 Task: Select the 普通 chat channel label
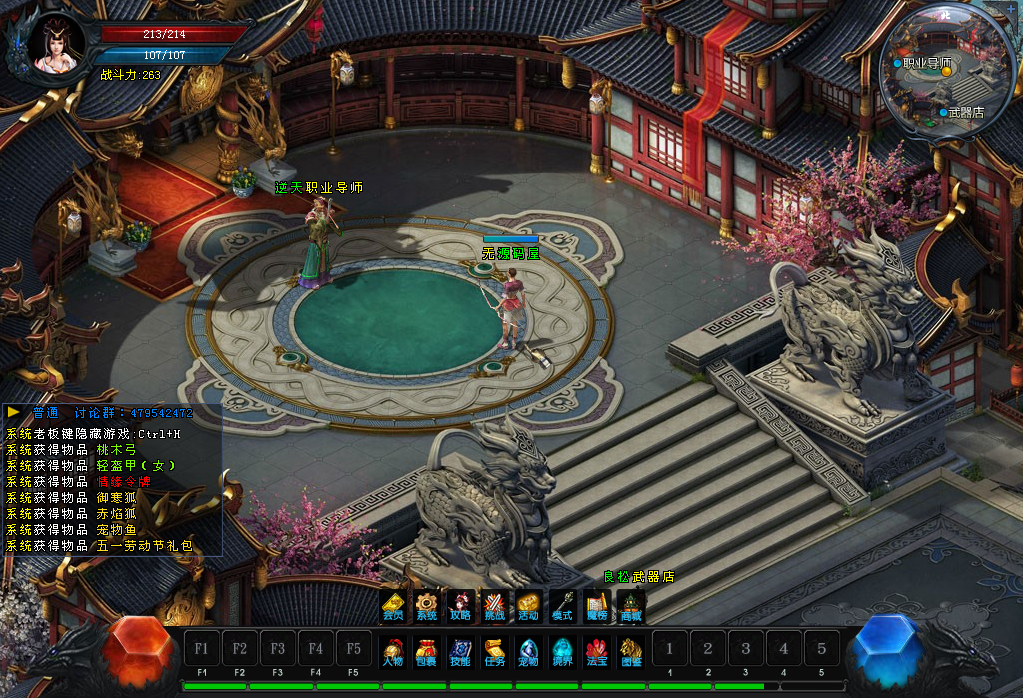[46, 413]
